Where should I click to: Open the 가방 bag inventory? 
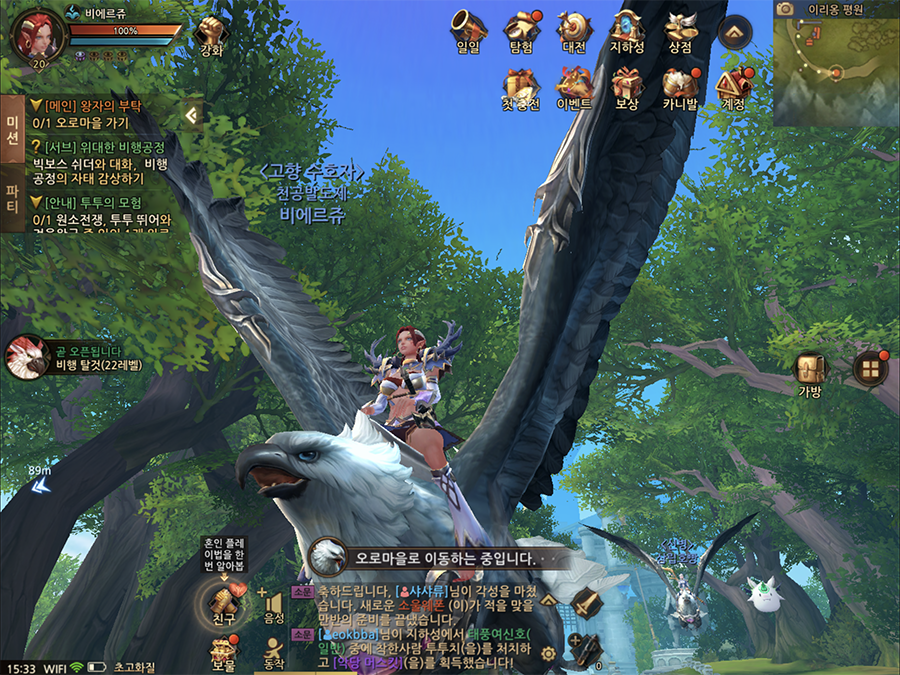[x=810, y=372]
